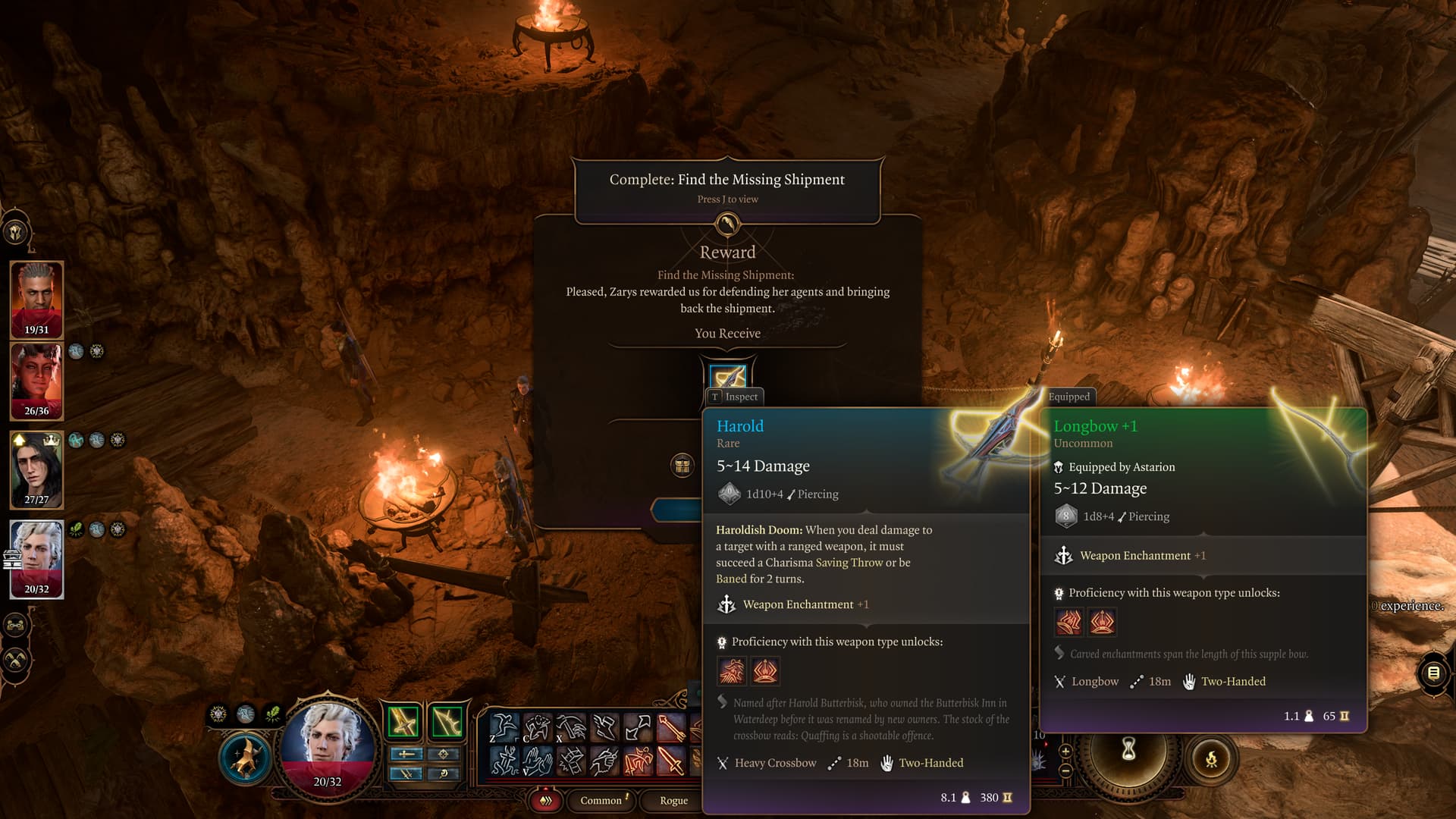Open the combat log scroll icon

coord(1433,673)
